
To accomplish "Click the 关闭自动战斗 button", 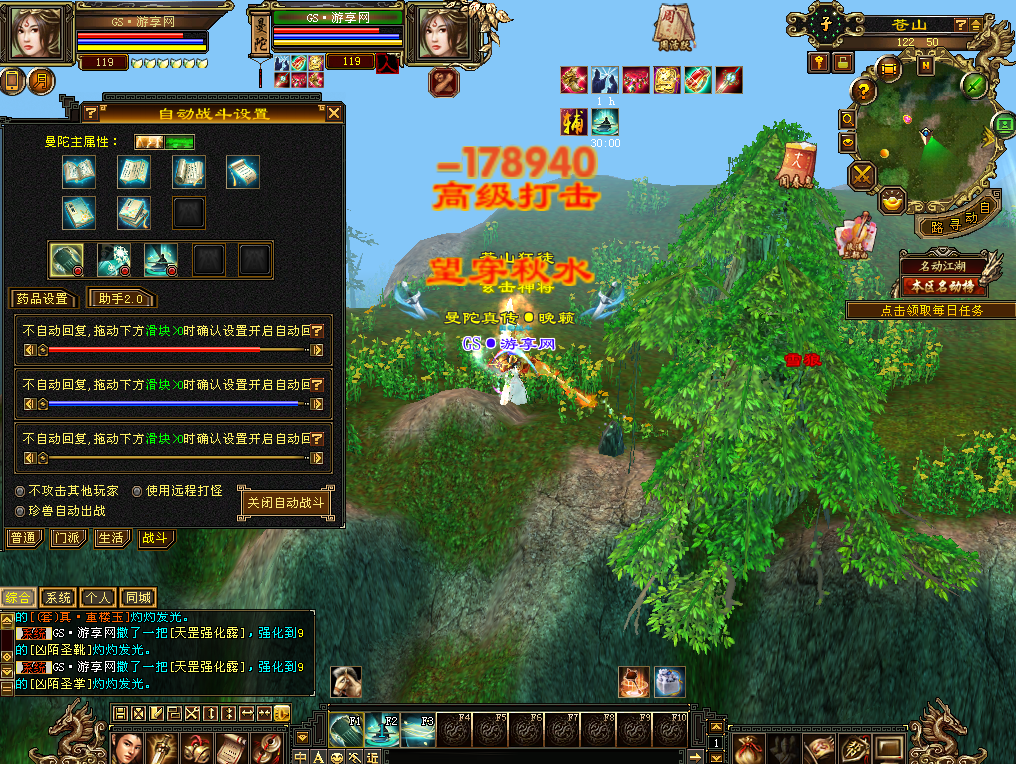I will coord(287,503).
